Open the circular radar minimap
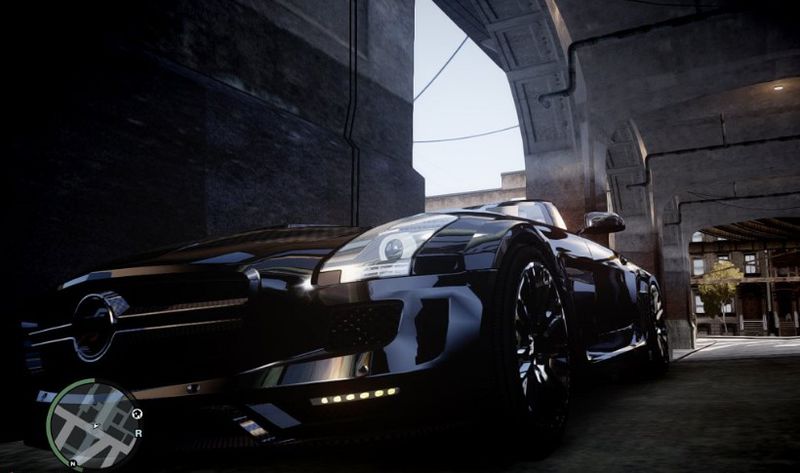Image resolution: width=800 pixels, height=473 pixels. tap(94, 425)
